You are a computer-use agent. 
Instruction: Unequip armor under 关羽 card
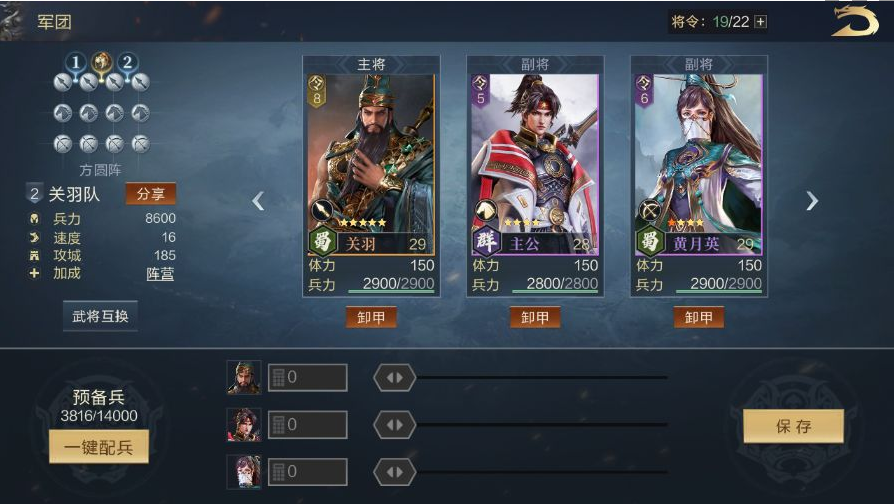(371, 317)
